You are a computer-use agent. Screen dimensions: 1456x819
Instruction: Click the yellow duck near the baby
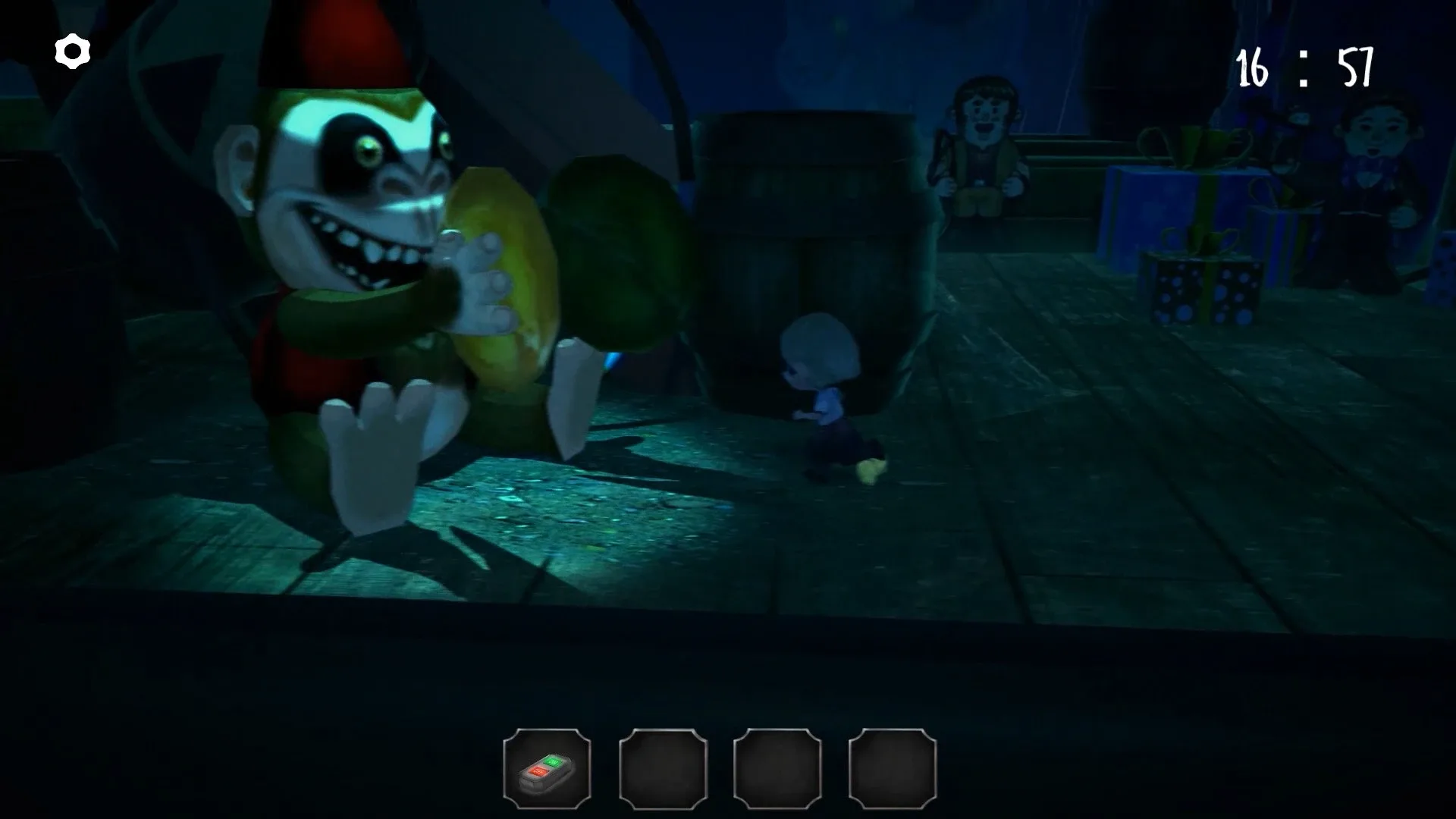click(x=872, y=470)
